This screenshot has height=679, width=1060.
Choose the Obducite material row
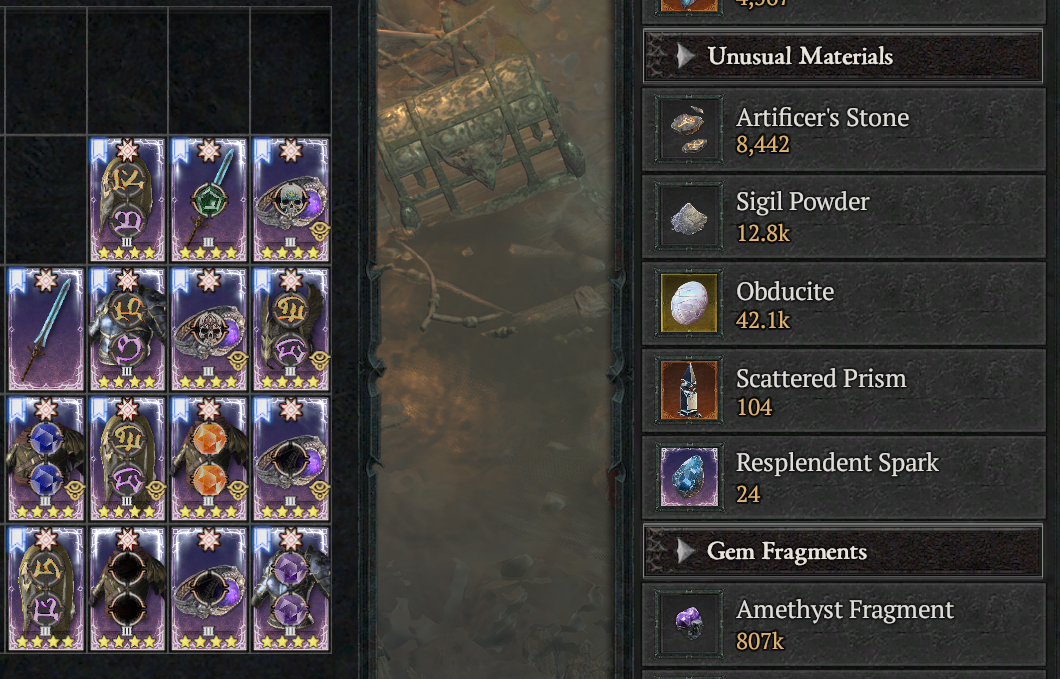pos(843,304)
